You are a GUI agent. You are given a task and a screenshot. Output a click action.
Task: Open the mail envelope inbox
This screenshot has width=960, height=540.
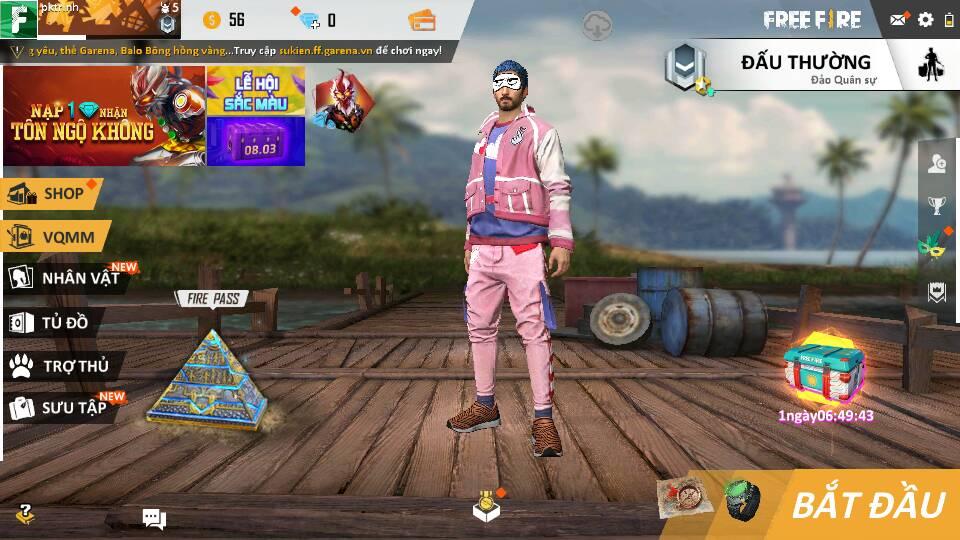click(899, 19)
